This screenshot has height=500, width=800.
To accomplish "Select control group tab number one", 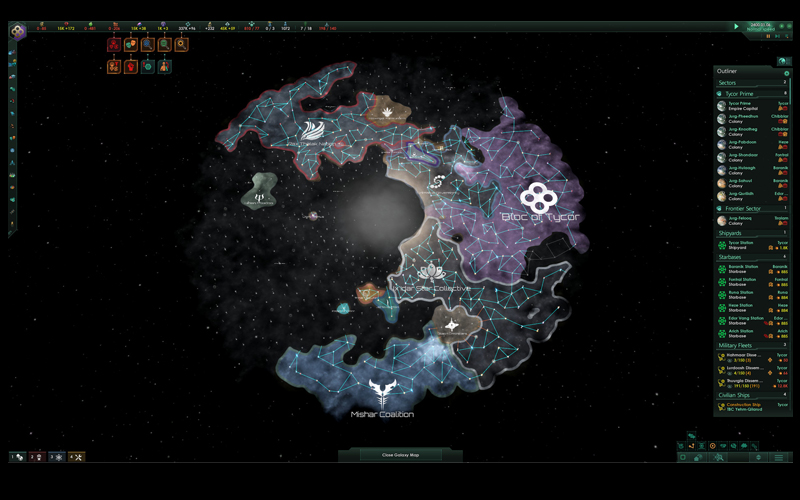I will point(18,457).
